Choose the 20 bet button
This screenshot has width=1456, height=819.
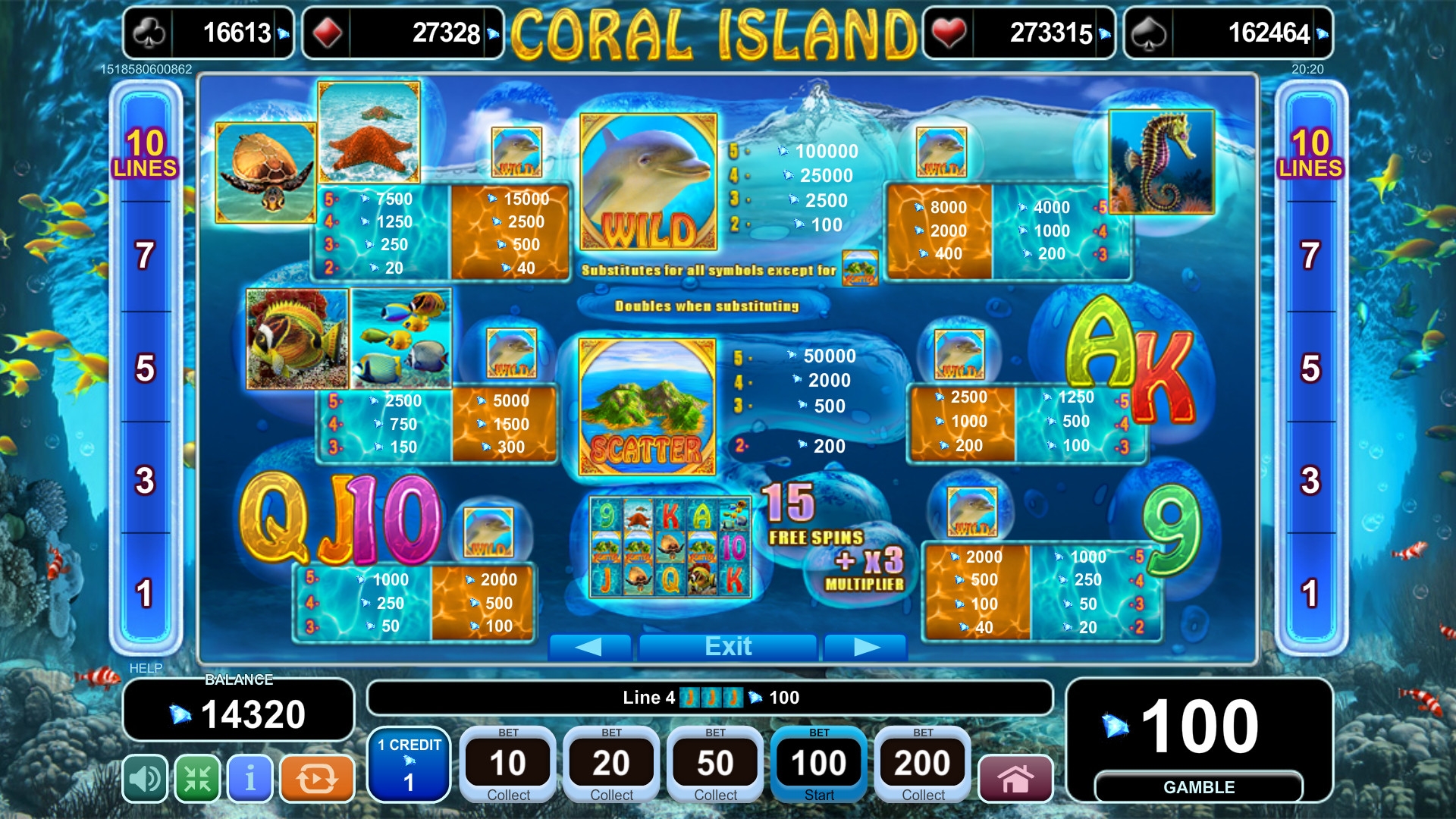[x=611, y=764]
